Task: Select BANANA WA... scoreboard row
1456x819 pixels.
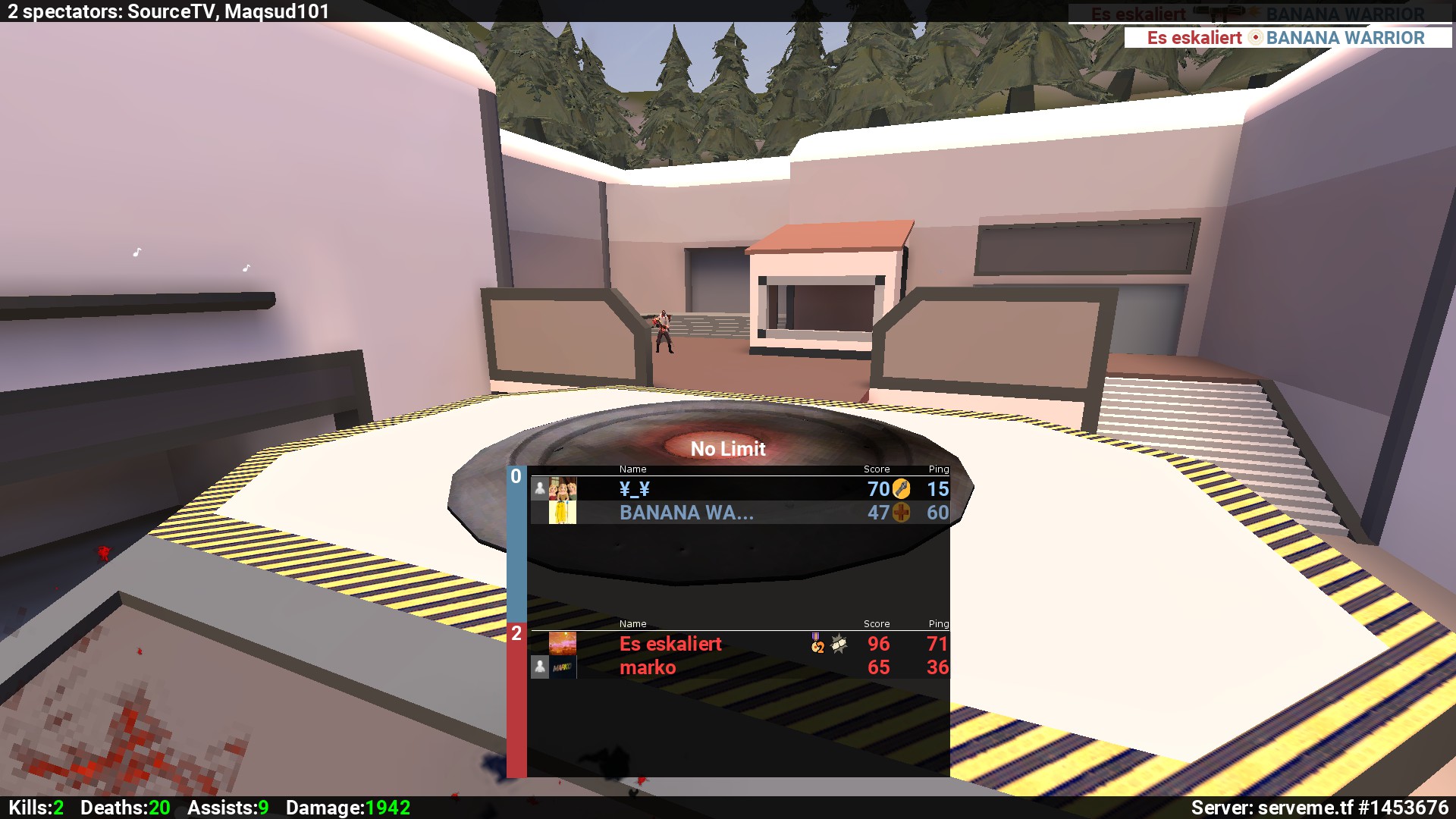Action: pyautogui.click(x=739, y=513)
